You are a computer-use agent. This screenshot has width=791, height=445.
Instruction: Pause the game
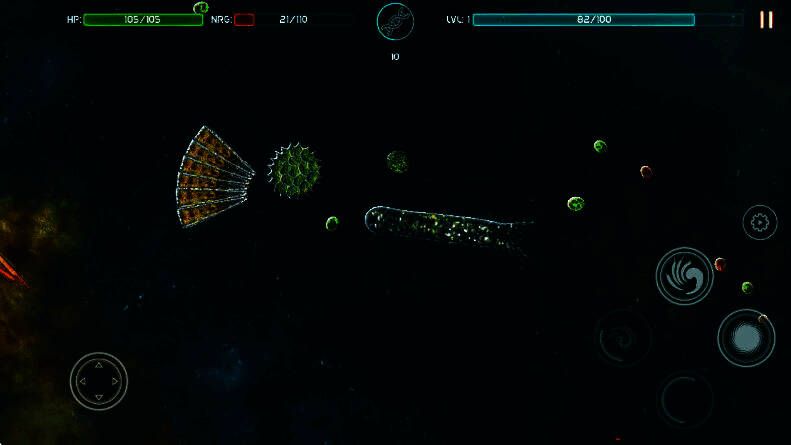click(766, 20)
